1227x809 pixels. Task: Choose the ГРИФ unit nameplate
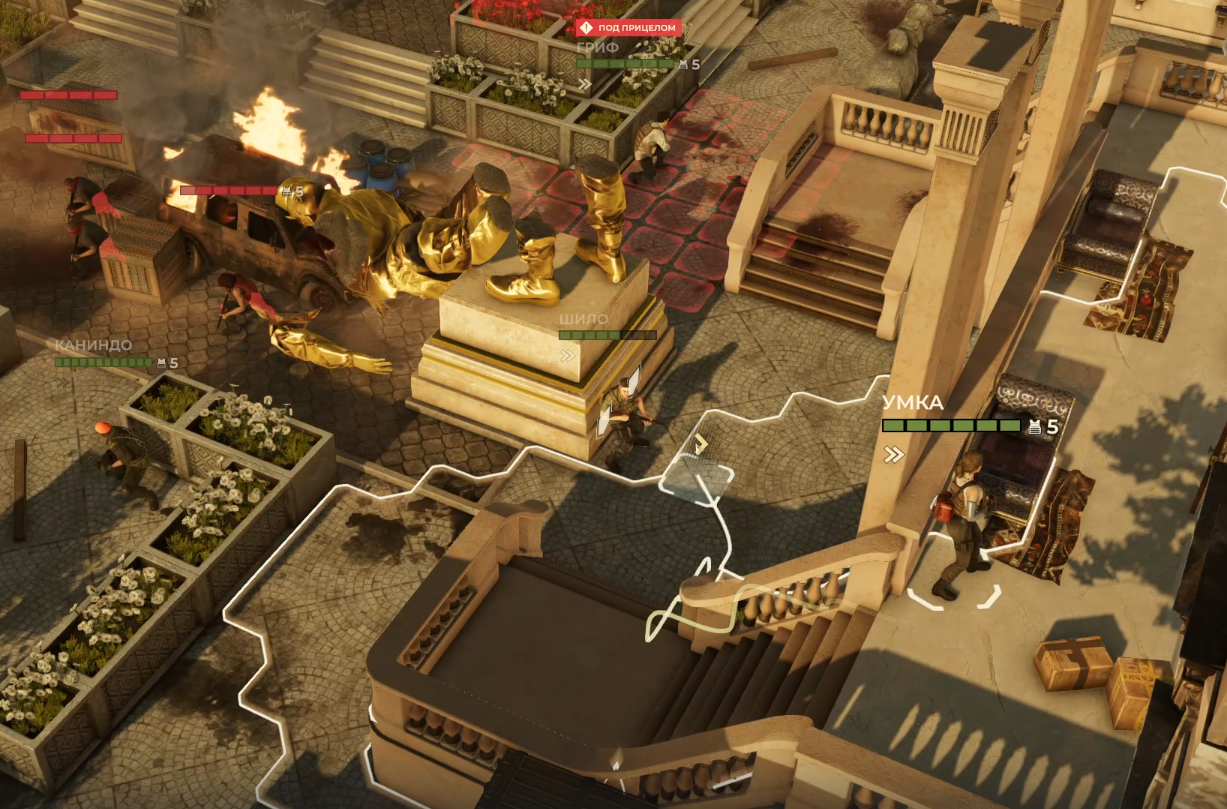tap(592, 46)
